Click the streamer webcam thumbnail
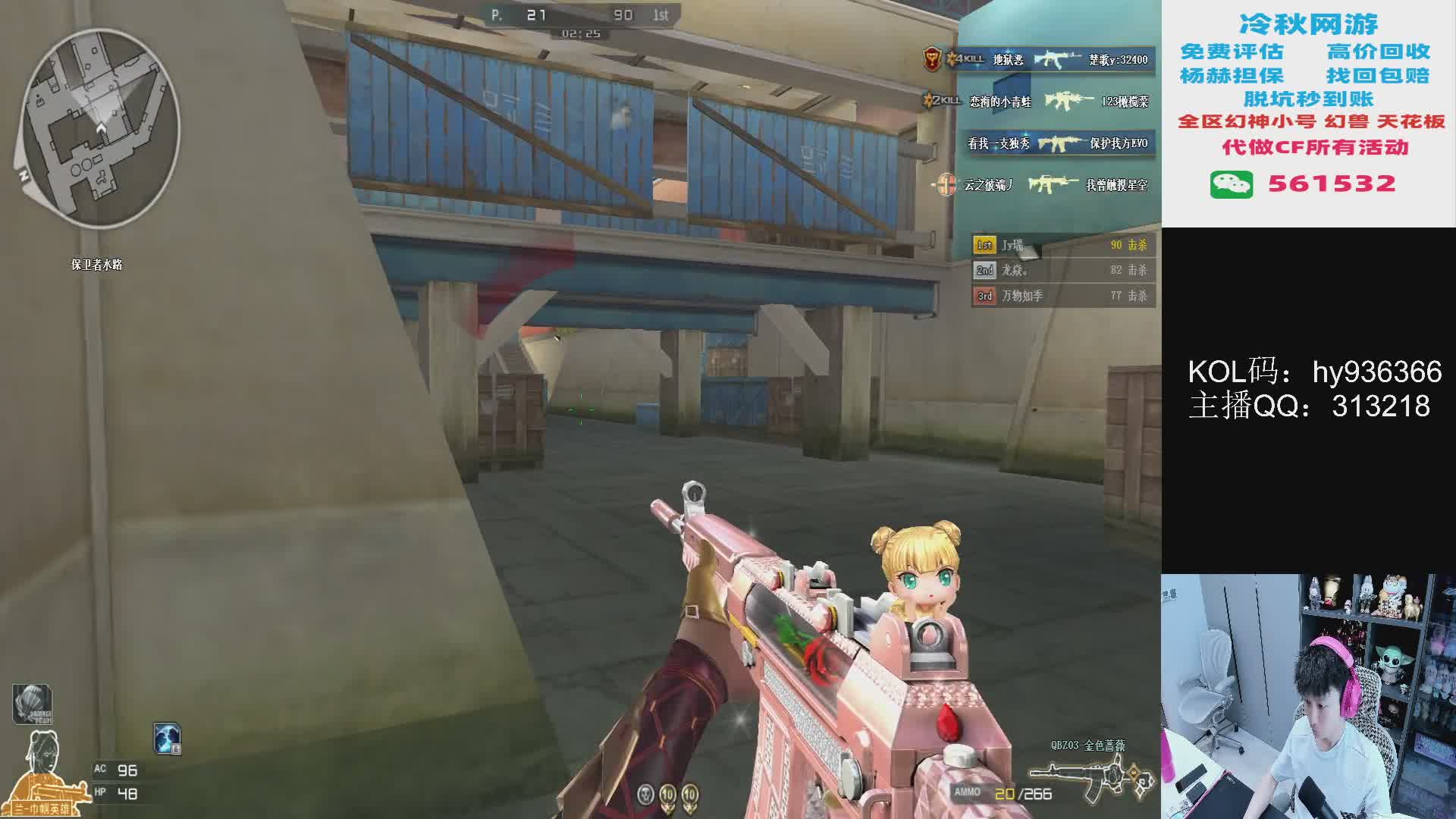Image resolution: width=1456 pixels, height=819 pixels. (1308, 696)
